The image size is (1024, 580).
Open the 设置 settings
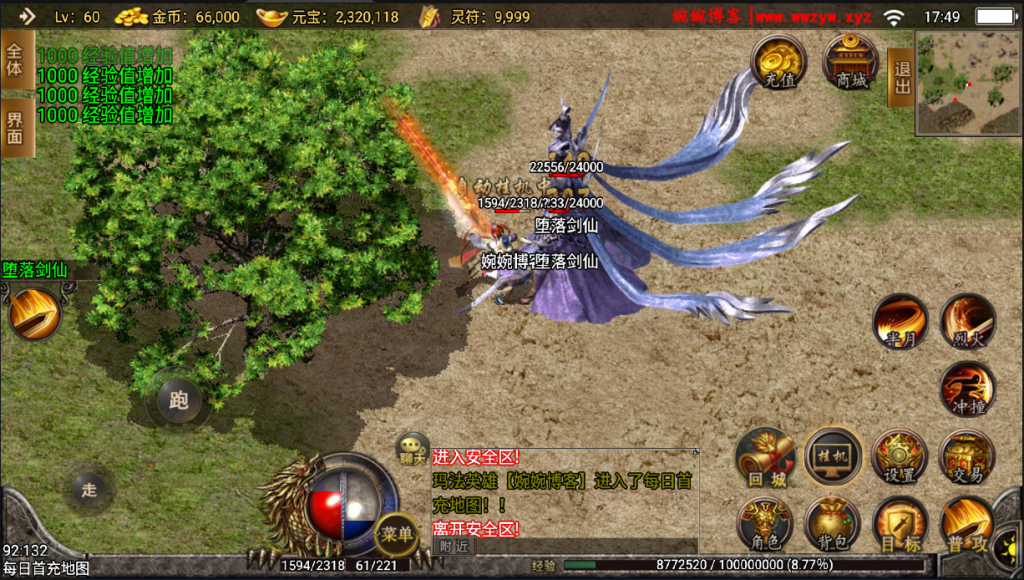pos(900,458)
